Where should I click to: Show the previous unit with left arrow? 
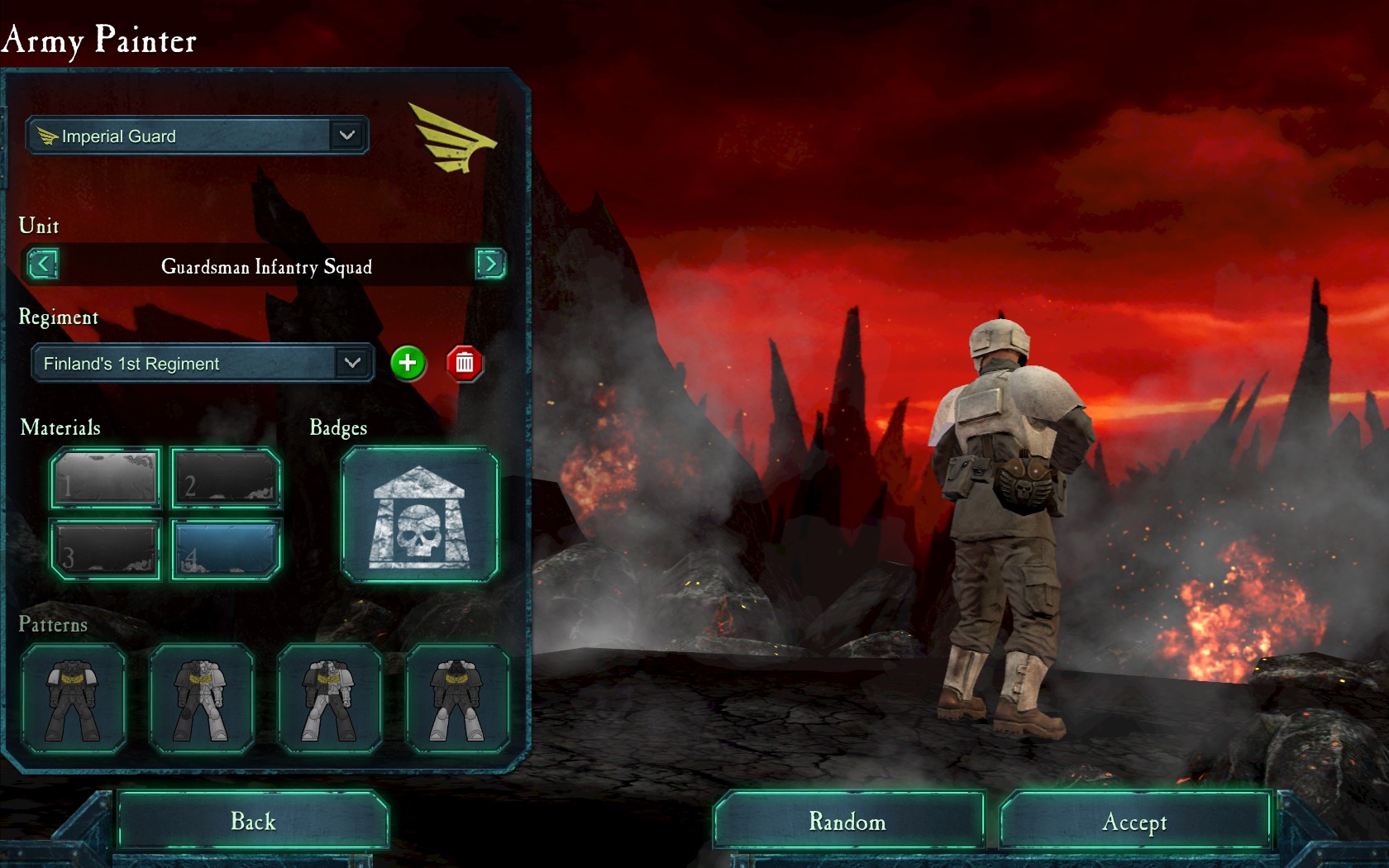point(43,265)
